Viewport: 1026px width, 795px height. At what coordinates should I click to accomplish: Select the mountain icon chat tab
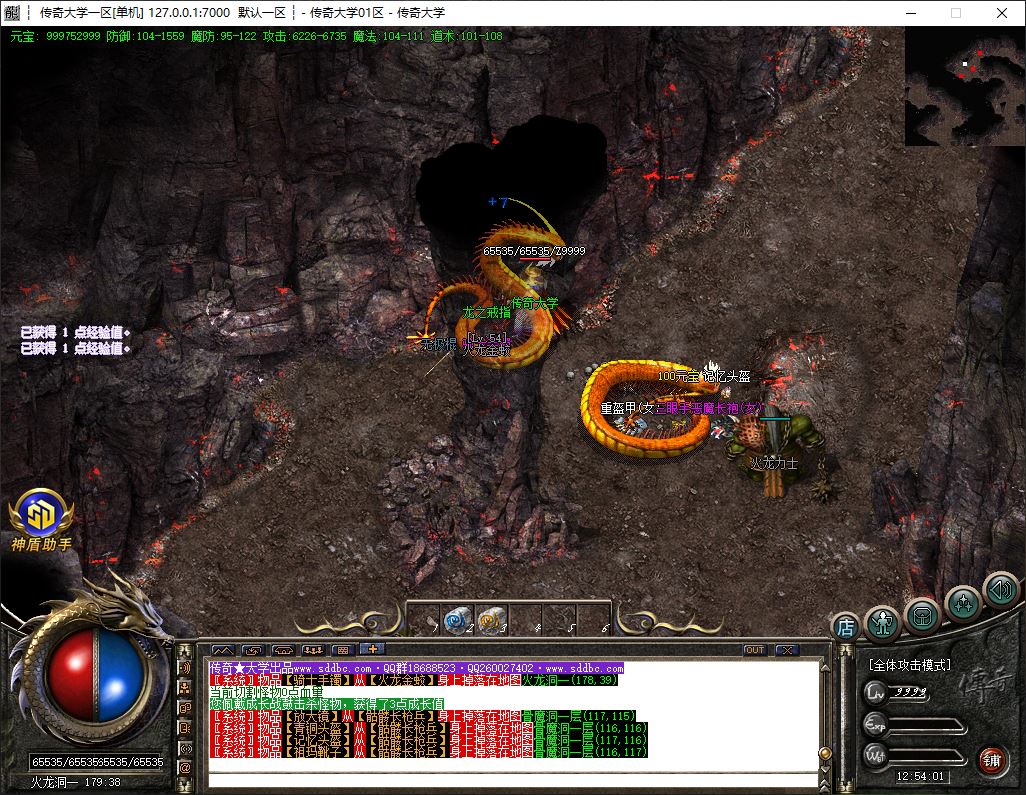tap(222, 650)
